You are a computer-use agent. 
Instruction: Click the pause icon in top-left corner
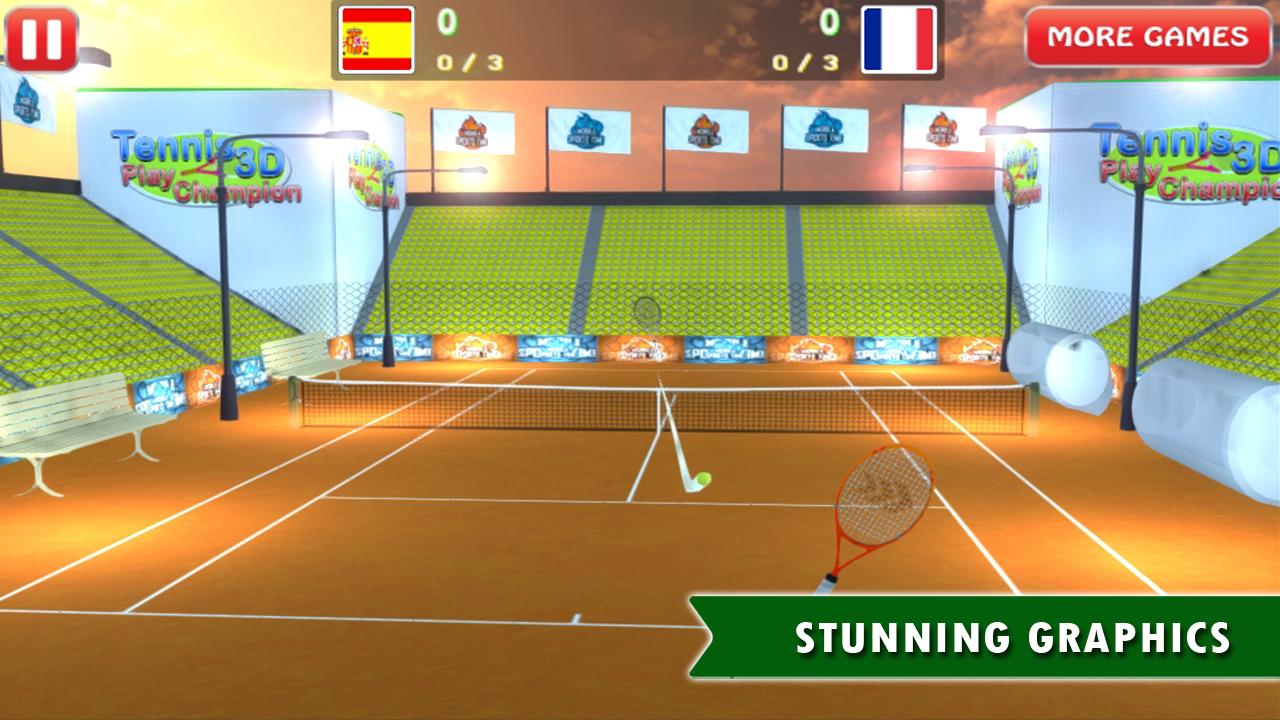pos(40,37)
